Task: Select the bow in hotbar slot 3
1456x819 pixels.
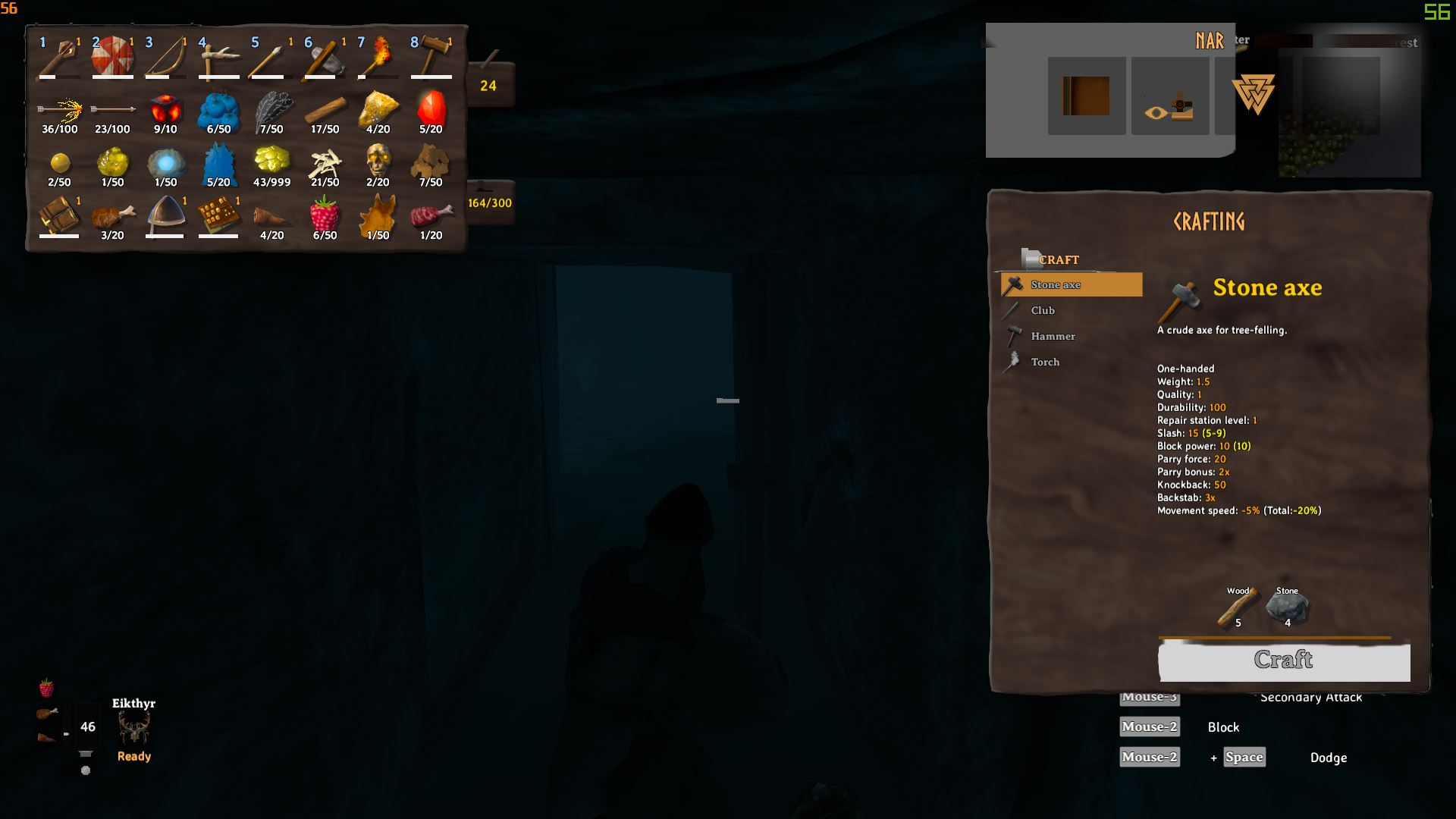Action: click(165, 56)
